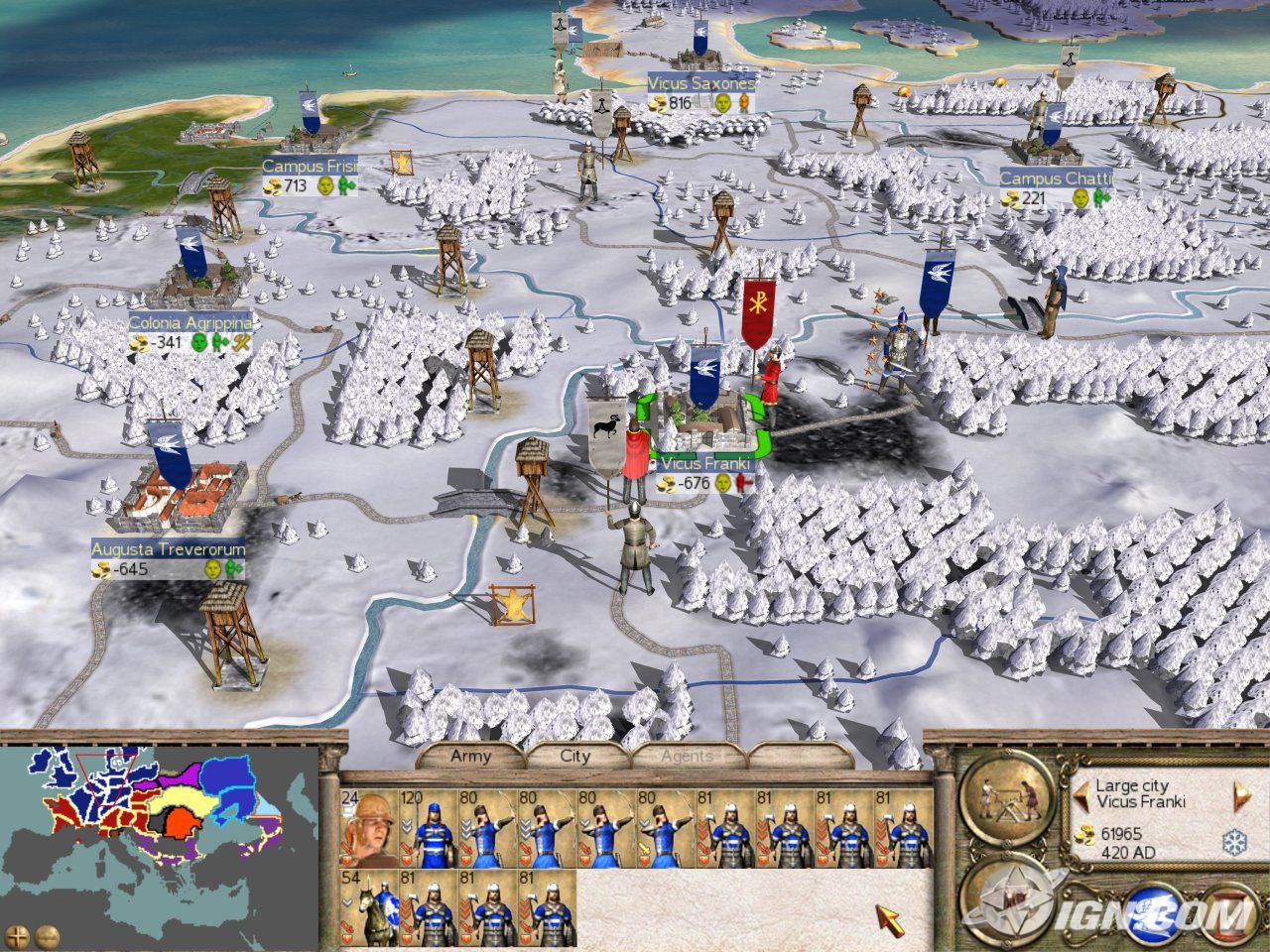This screenshot has width=1270, height=952.
Task: Pick the 120-man spearman unit card
Action: pos(428,827)
